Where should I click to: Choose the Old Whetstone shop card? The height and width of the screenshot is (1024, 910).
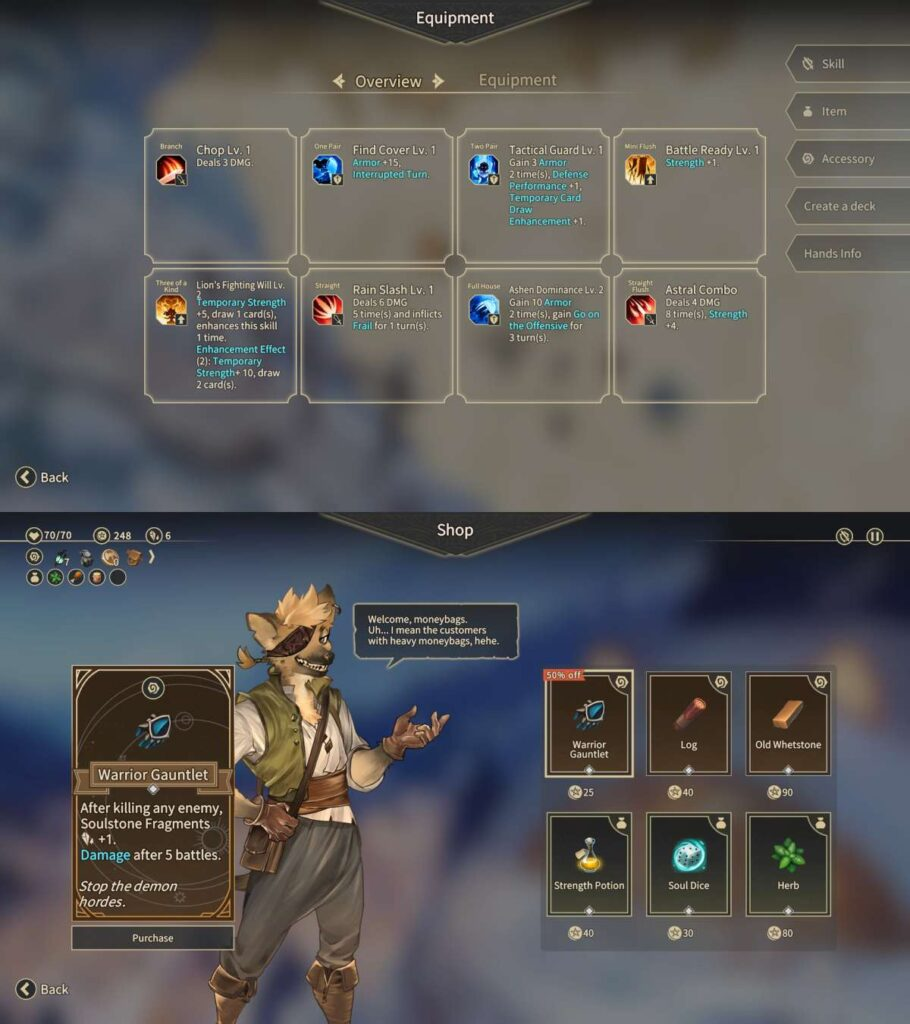787,723
